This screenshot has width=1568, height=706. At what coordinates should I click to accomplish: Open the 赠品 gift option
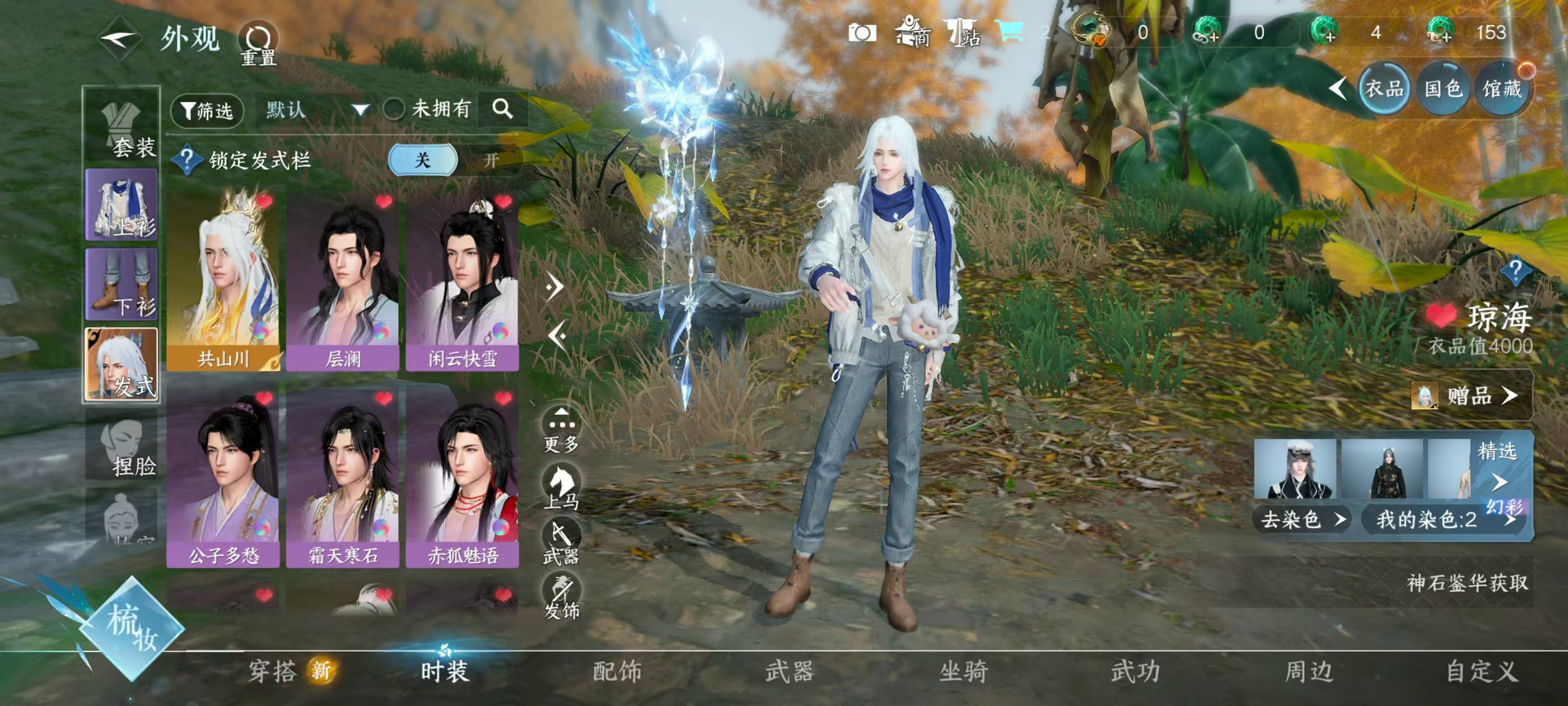[x=1471, y=396]
